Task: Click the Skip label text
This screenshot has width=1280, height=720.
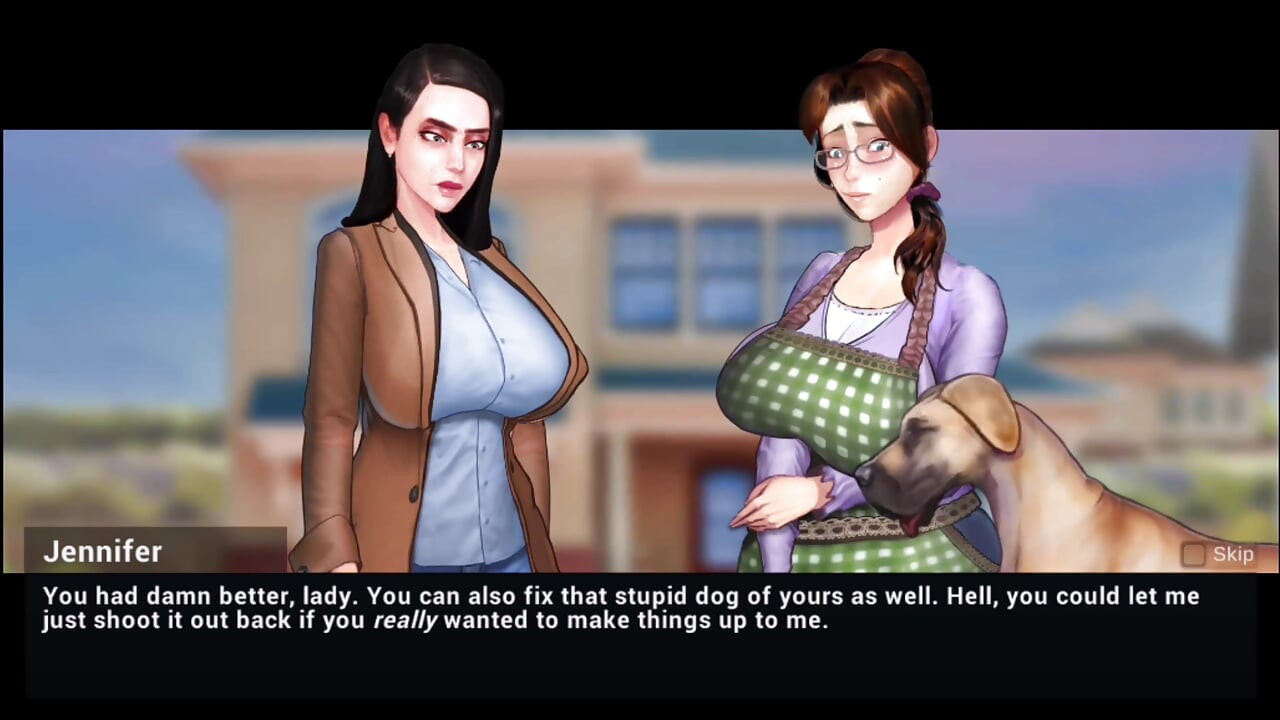Action: coord(1233,554)
